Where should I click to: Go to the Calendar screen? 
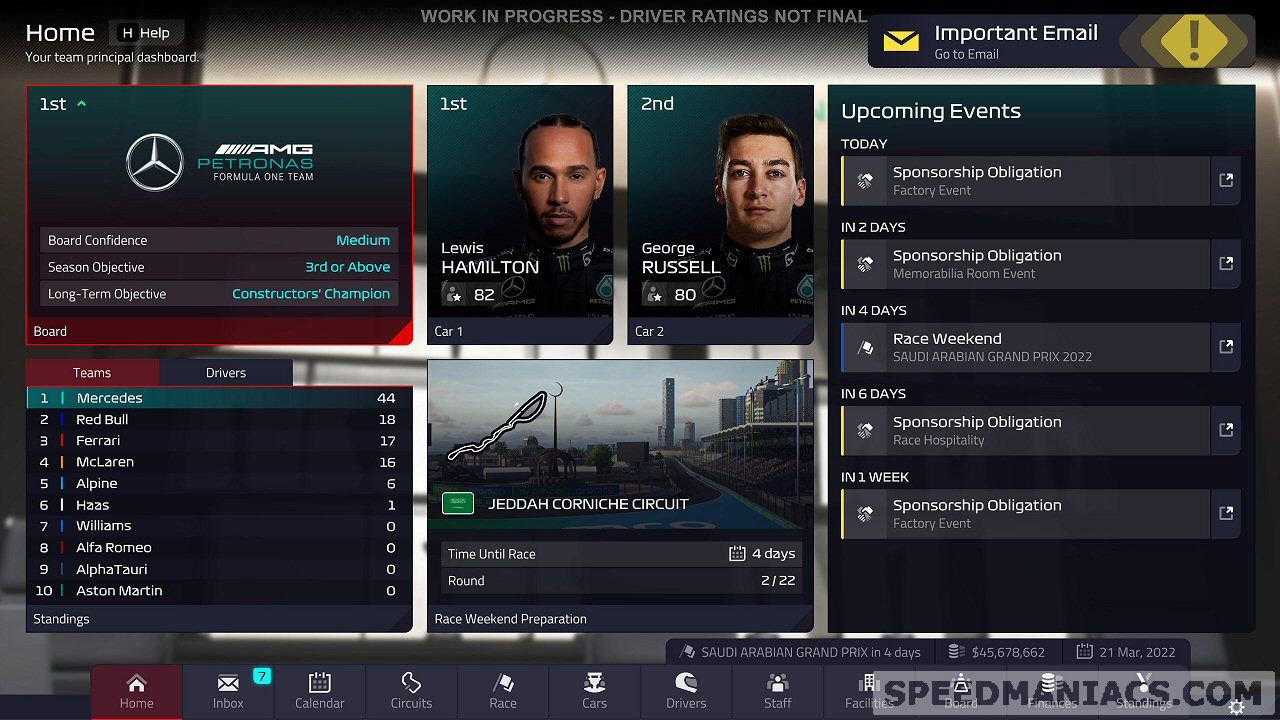320,692
